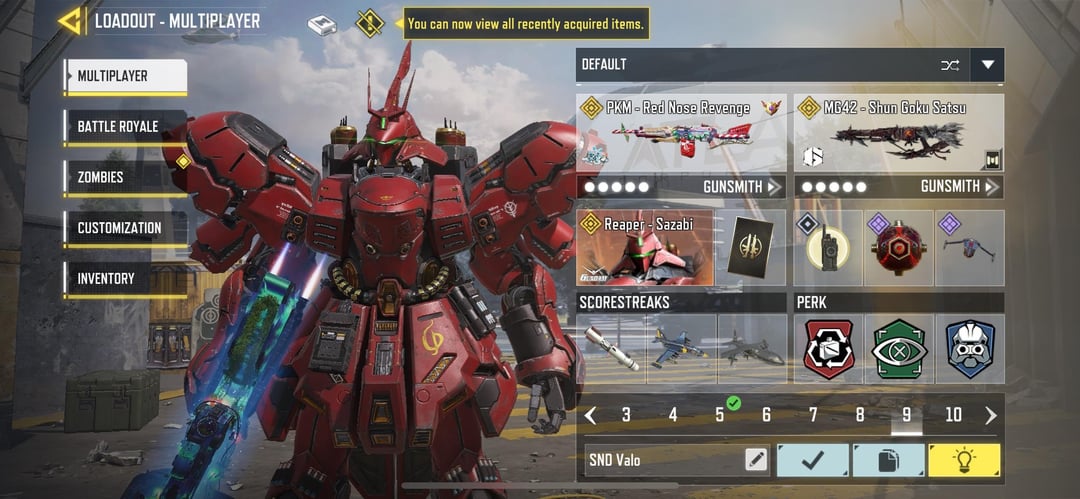Screen dimensions: 1080x499
Task: Choose the Reaper Sazabi operator card
Action: click(x=645, y=248)
